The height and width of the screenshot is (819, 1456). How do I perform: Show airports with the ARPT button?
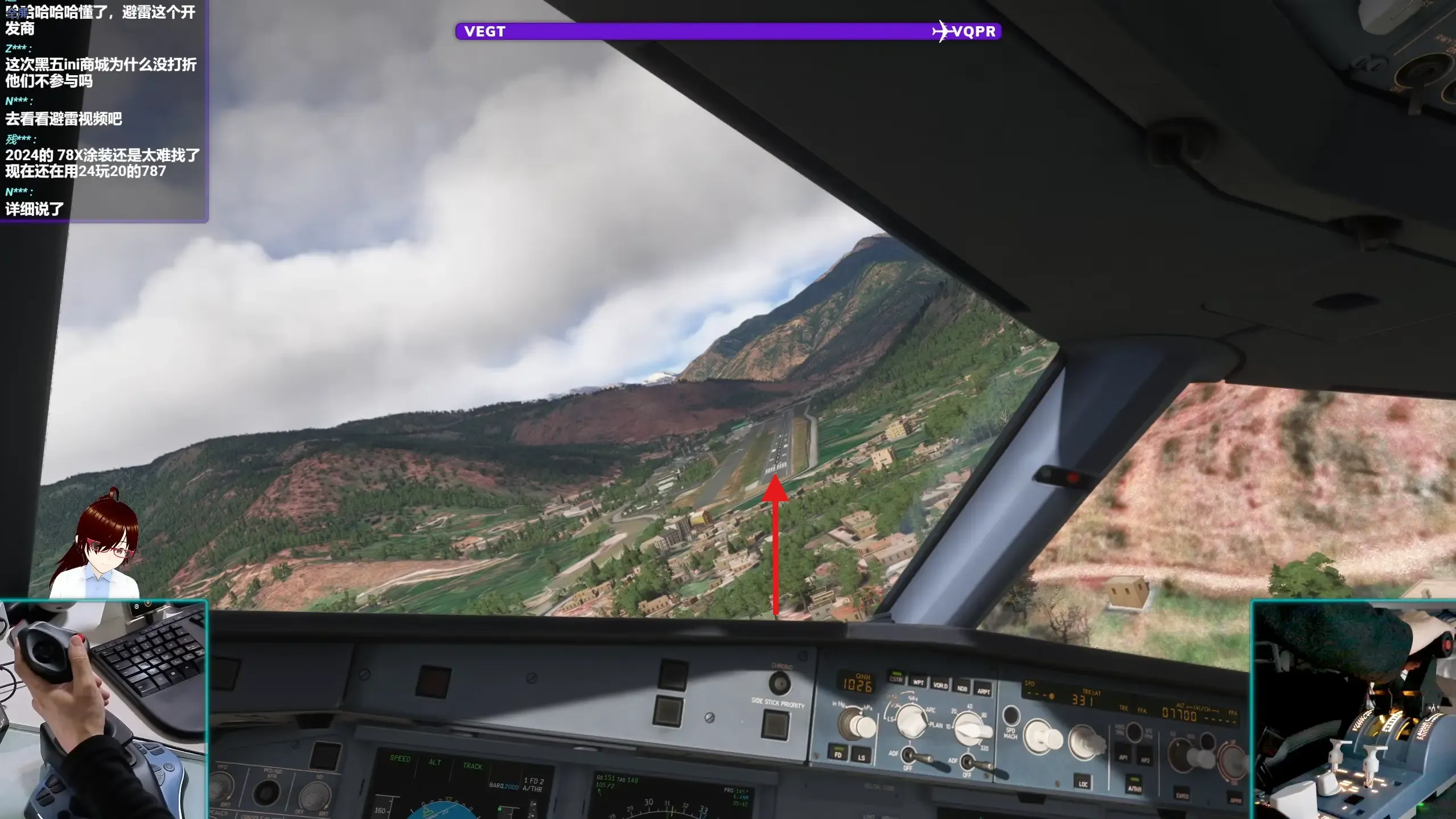coord(984,691)
